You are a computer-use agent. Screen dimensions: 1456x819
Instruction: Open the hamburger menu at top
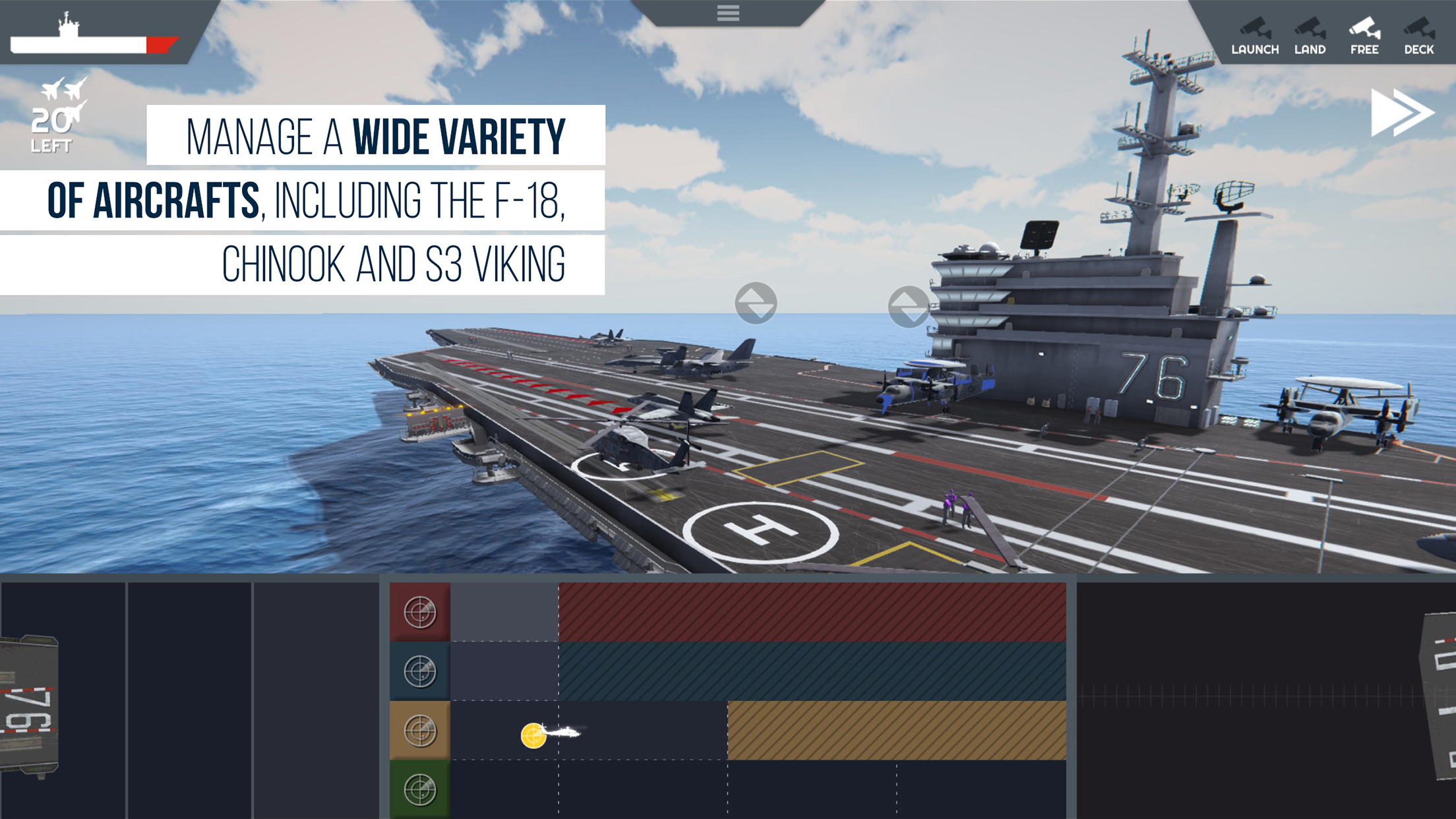click(x=728, y=13)
